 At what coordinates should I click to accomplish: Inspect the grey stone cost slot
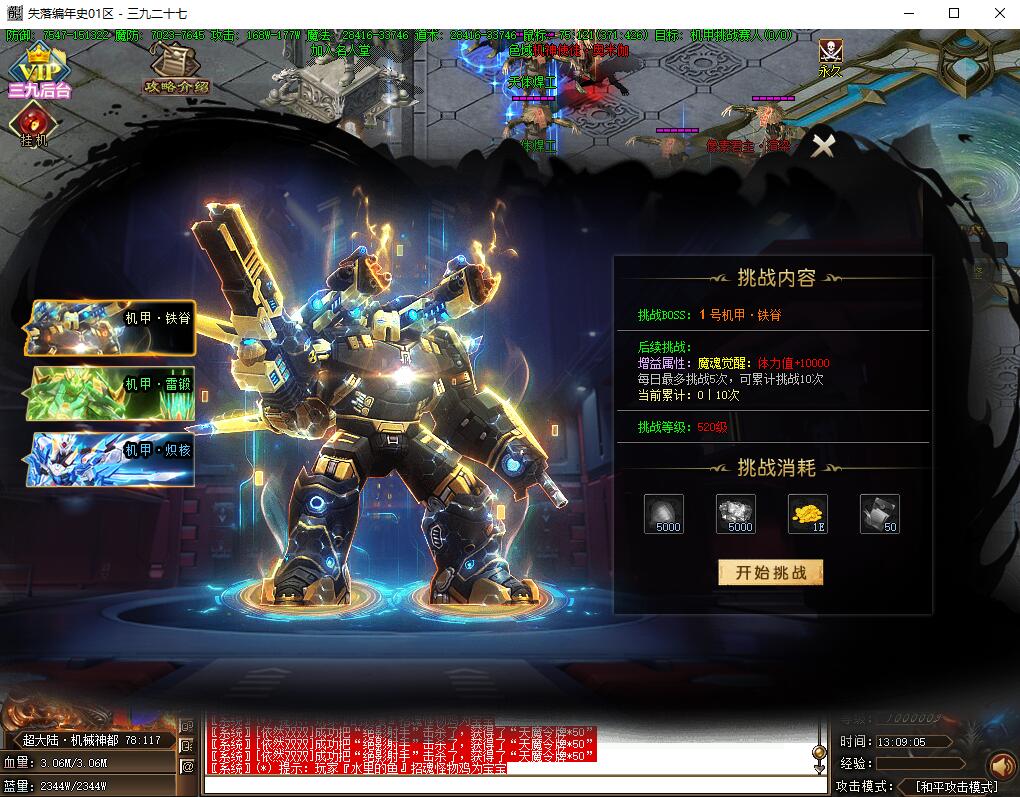(664, 513)
